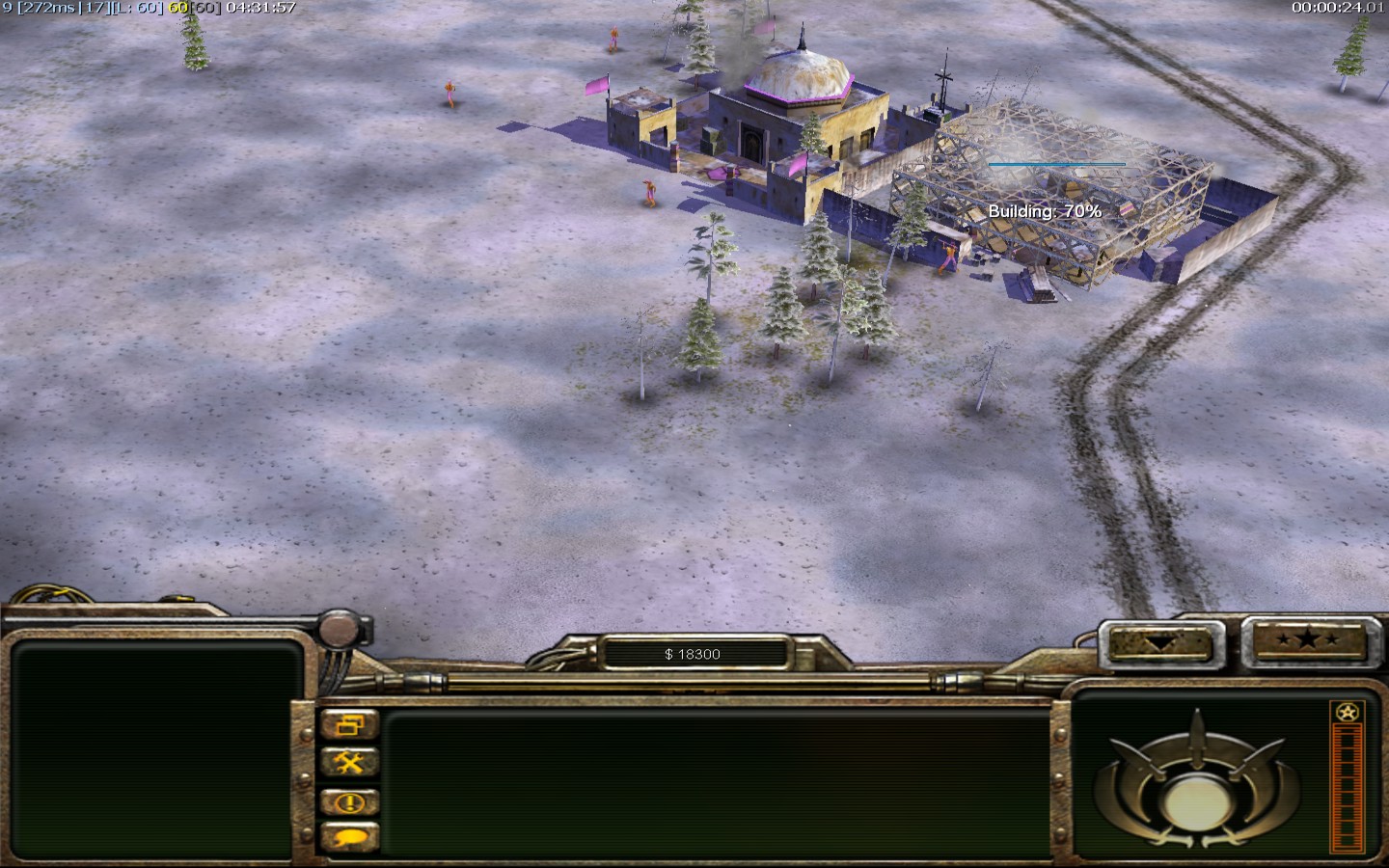
Task: Hide the control bar with the down-arrow button
Action: (x=1161, y=642)
